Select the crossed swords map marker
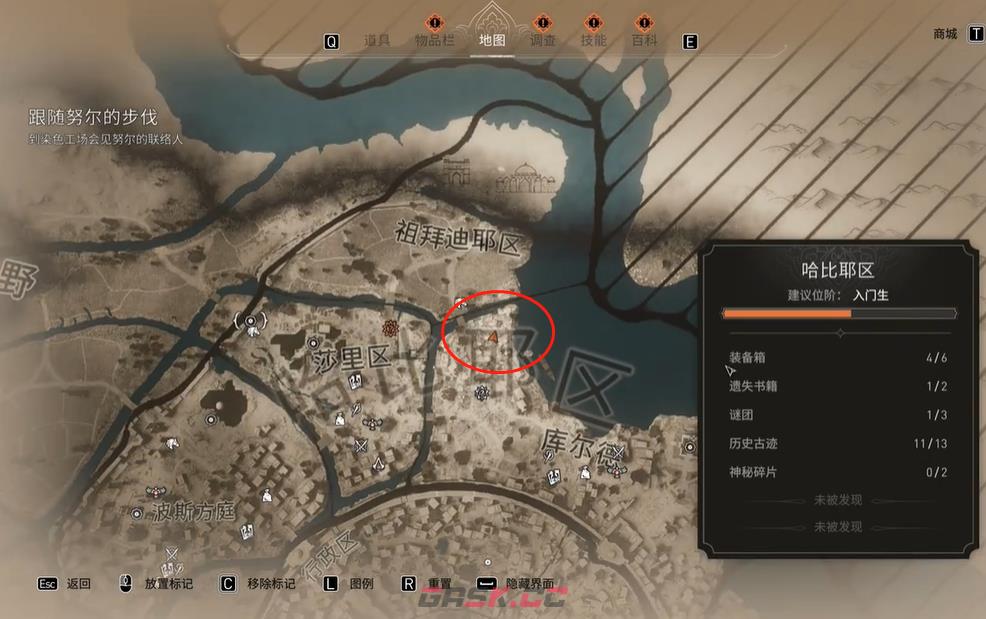 362,446
